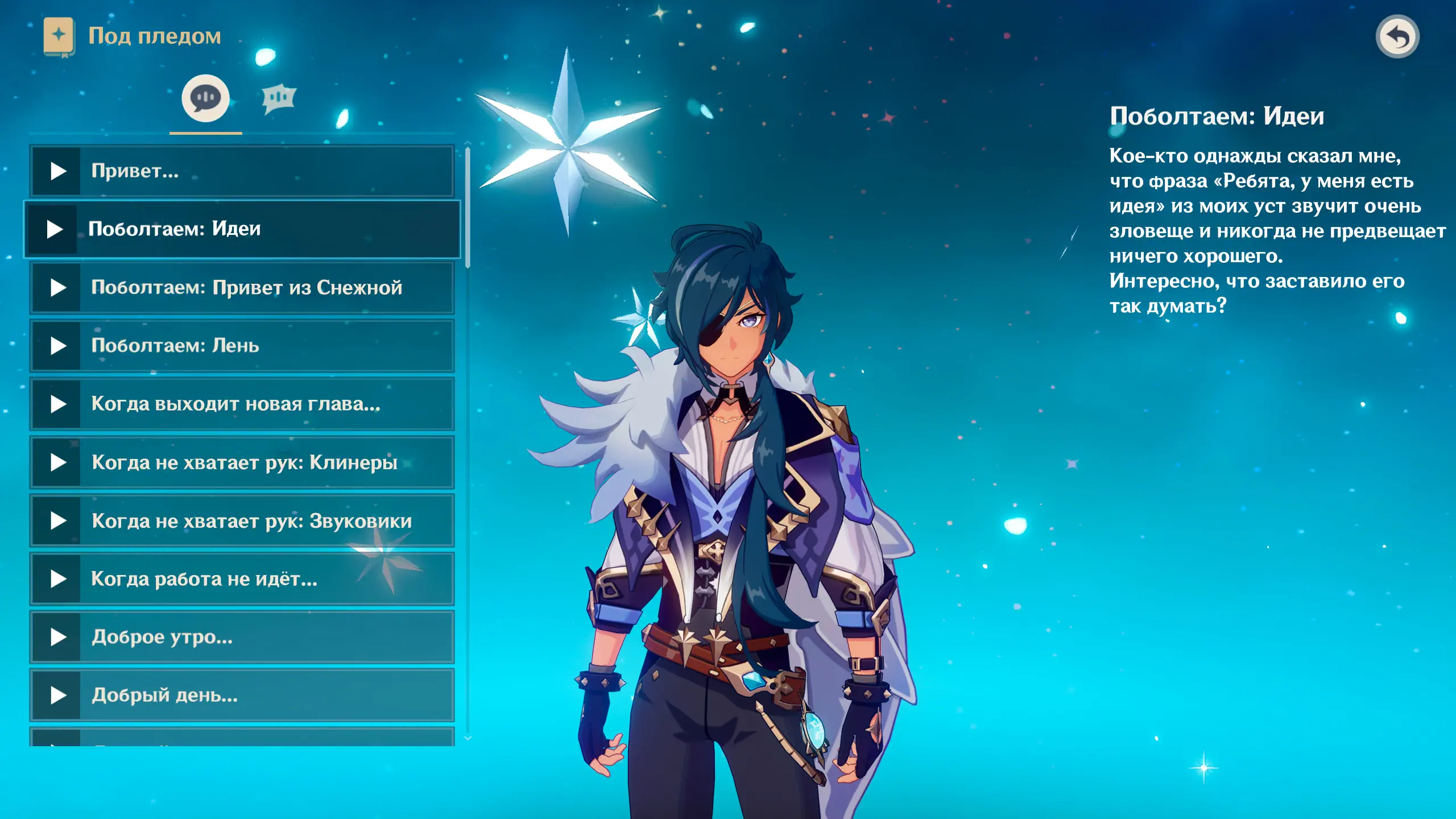This screenshot has height=819, width=1456.
Task: Go back with the return arrow button
Action: point(1397,37)
